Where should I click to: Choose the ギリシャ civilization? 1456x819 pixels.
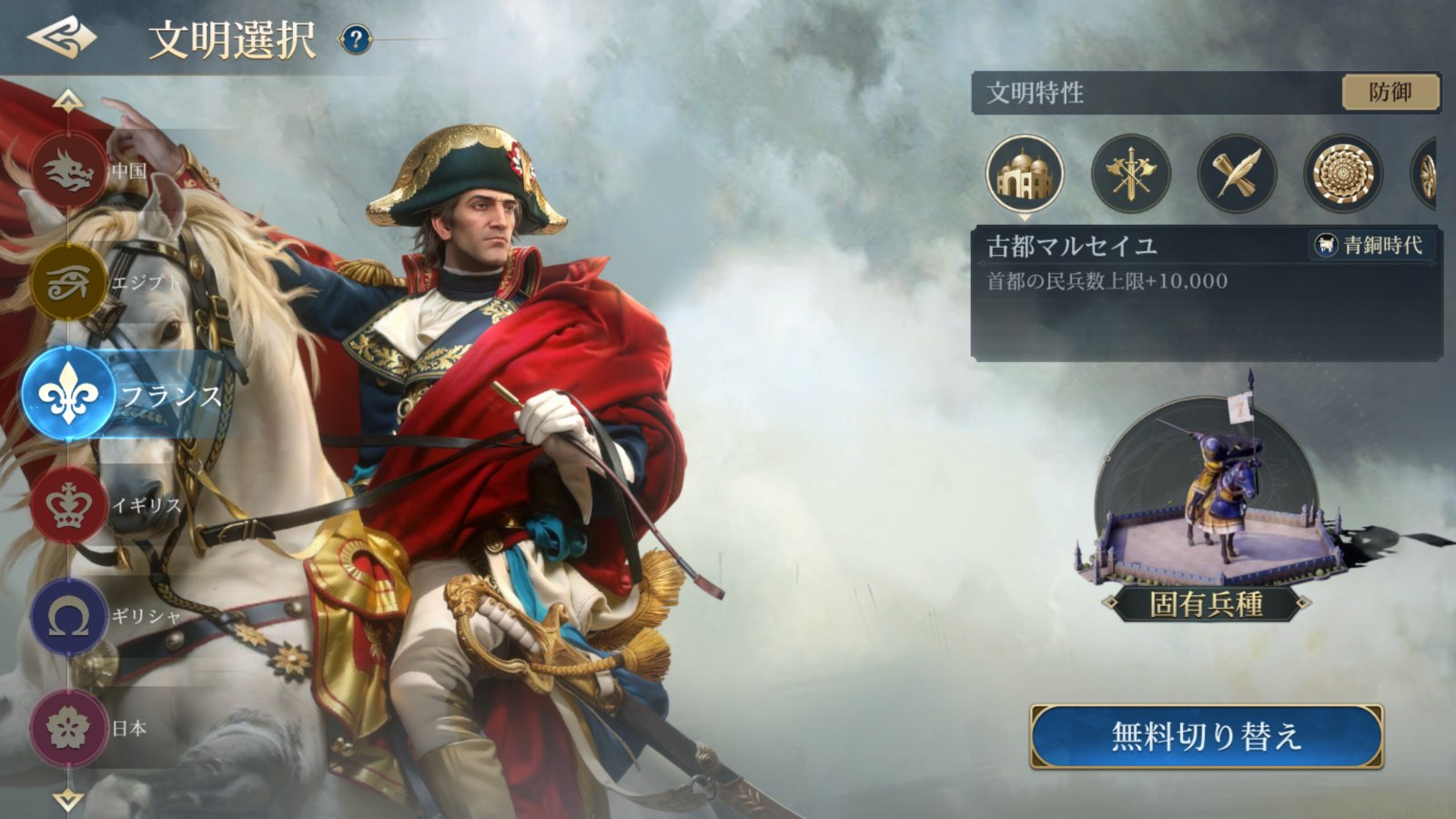point(70,617)
